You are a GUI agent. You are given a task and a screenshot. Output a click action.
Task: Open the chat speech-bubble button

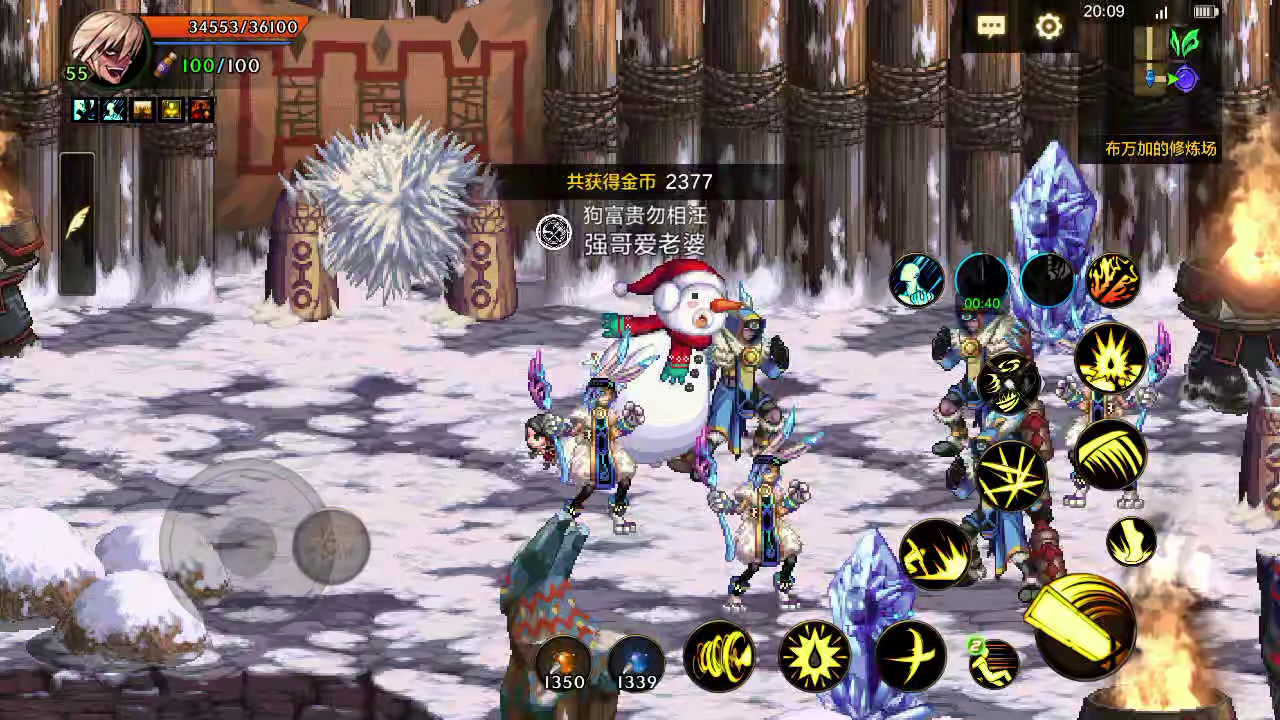tap(991, 27)
